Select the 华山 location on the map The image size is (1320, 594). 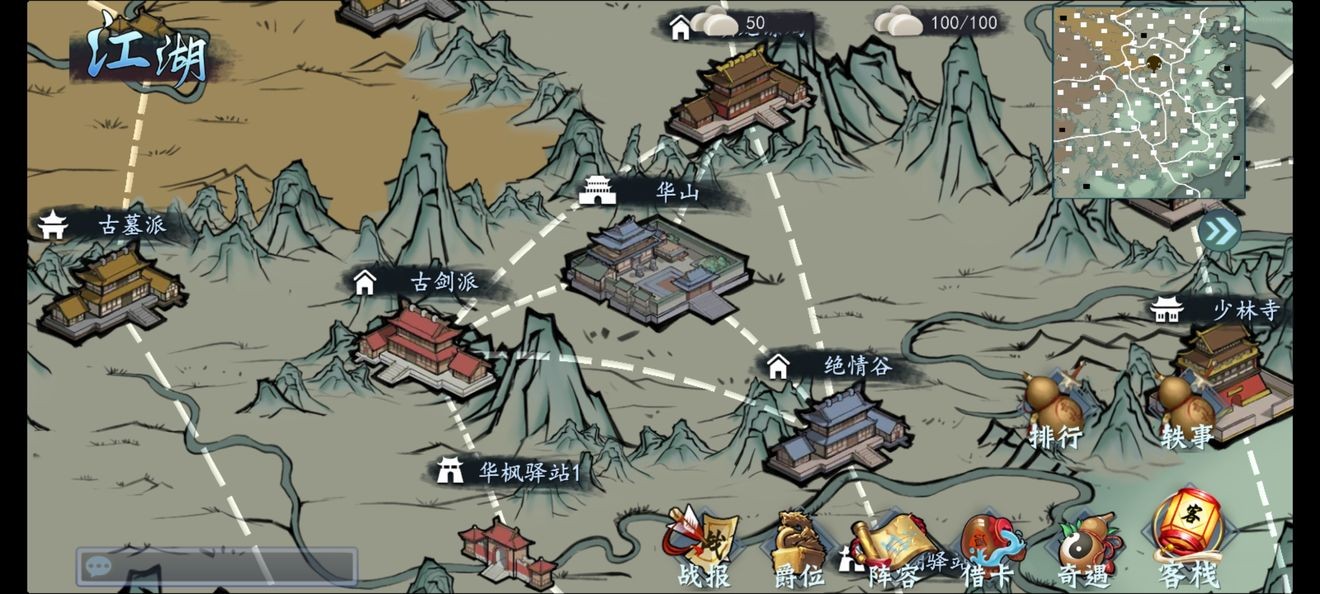656,268
